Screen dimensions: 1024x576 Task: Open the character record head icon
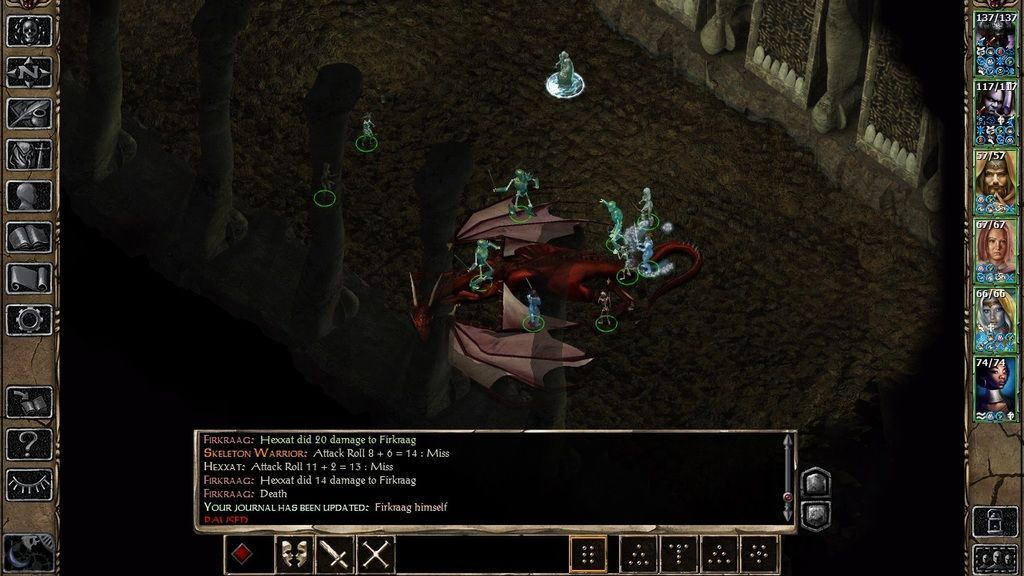(x=29, y=196)
